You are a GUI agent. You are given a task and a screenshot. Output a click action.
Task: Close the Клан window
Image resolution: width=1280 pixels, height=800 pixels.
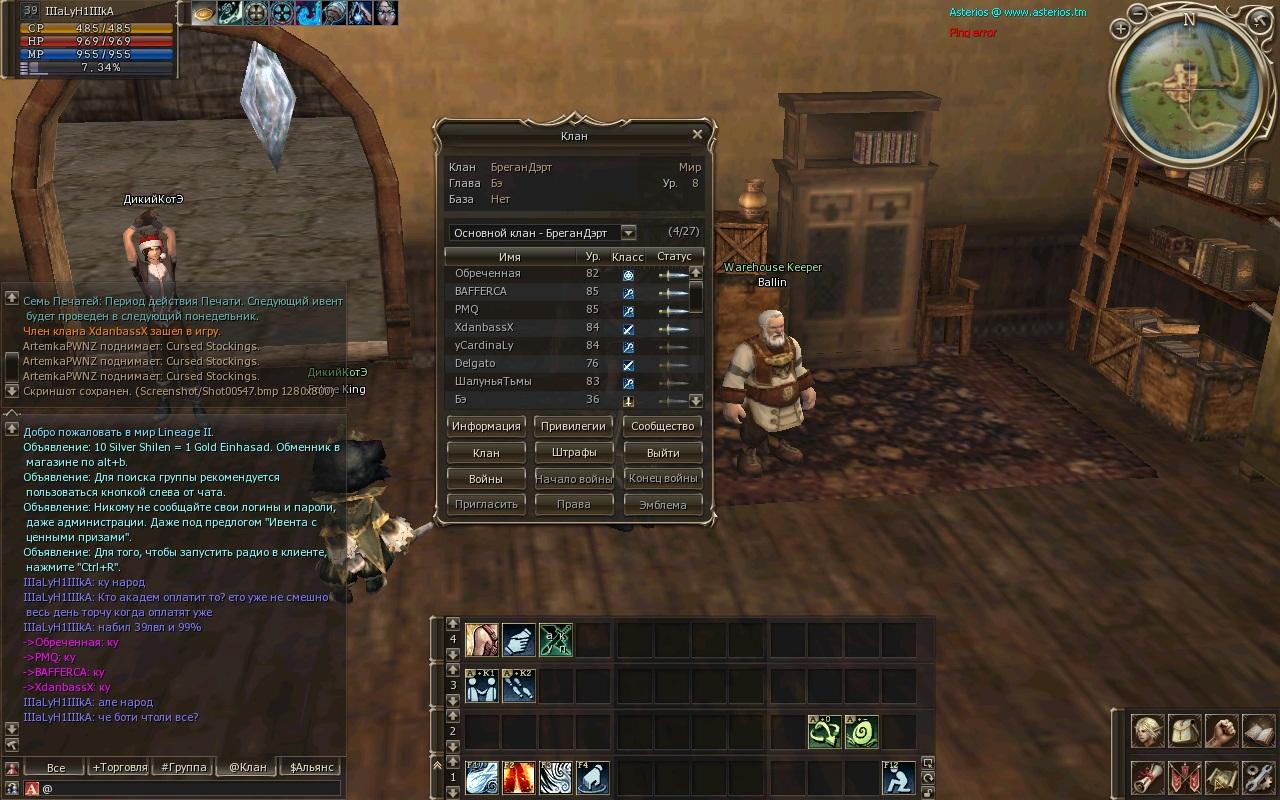point(697,134)
